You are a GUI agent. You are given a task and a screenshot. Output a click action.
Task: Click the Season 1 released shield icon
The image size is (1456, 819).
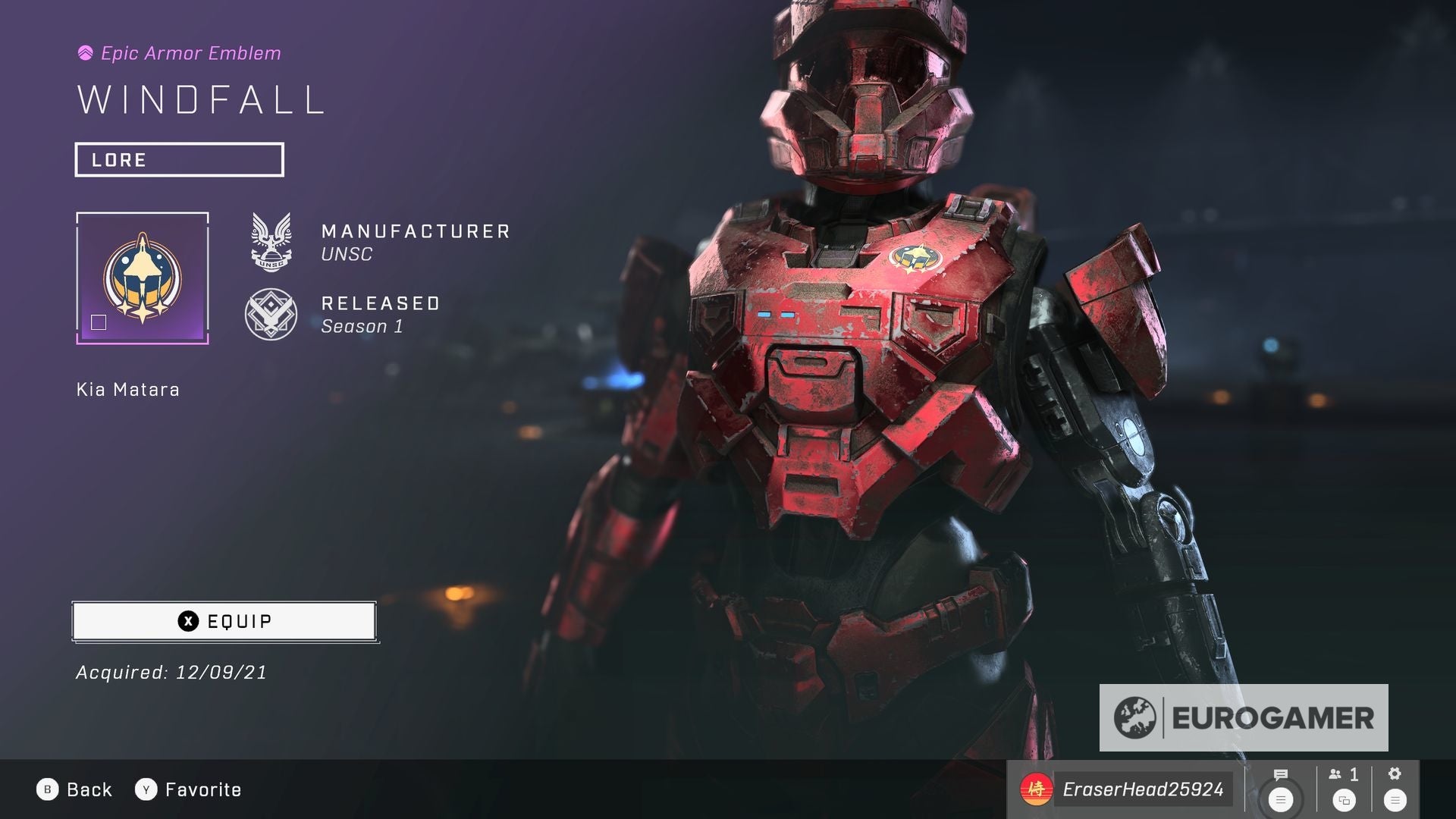[270, 313]
